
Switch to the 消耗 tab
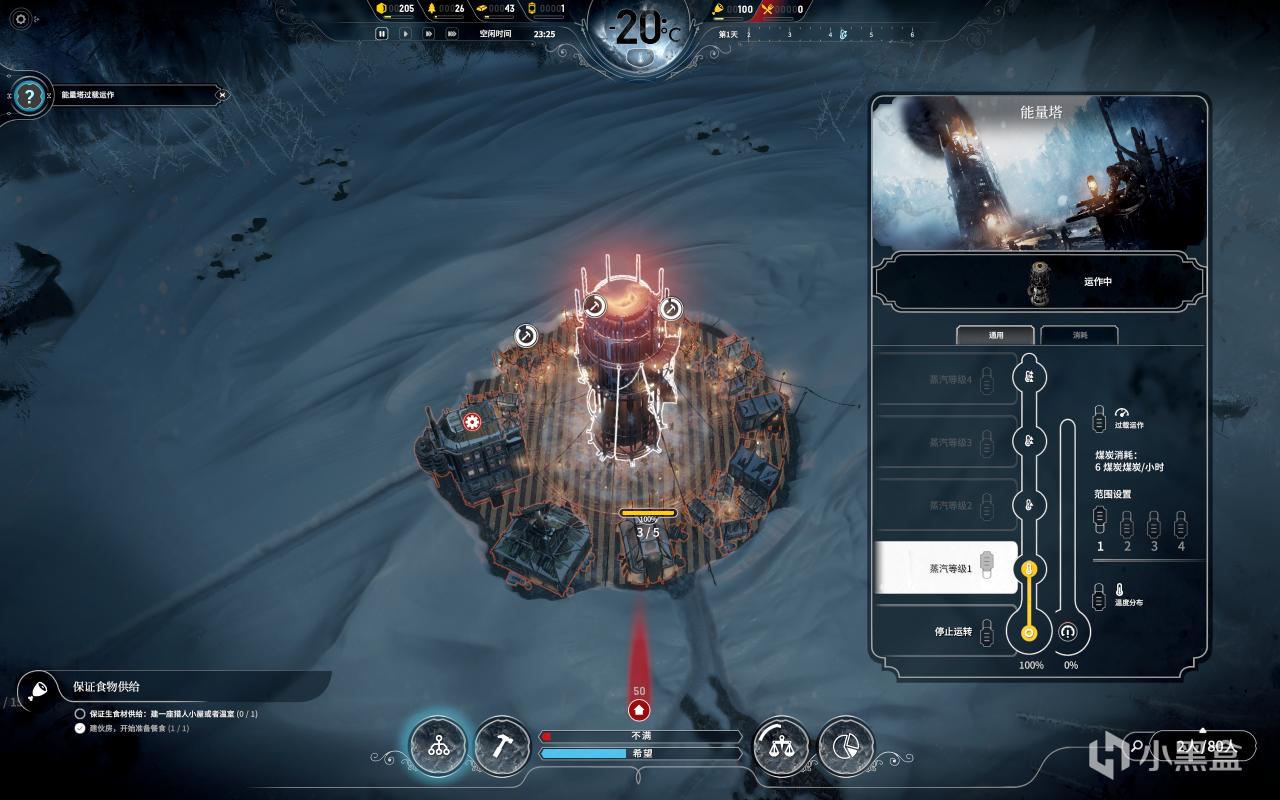coord(1079,335)
